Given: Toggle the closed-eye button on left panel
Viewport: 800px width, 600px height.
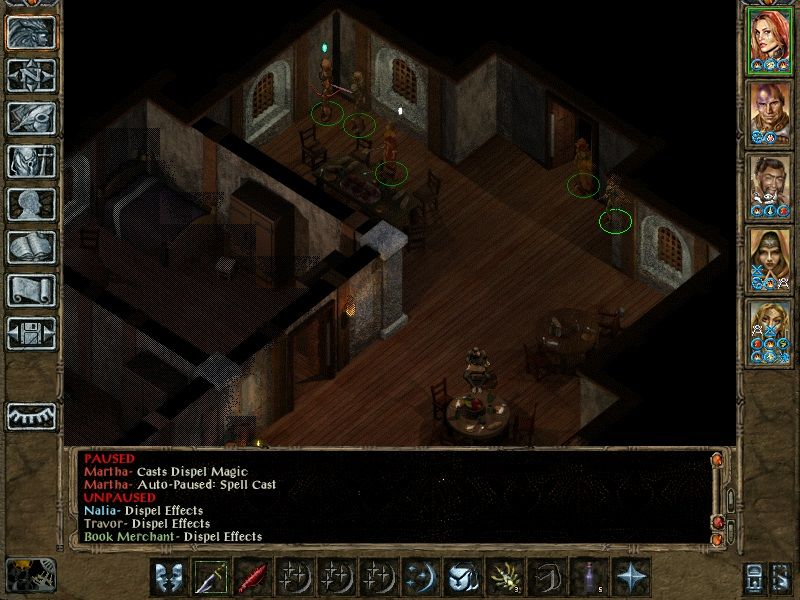Looking at the screenshot, I should click(x=31, y=415).
